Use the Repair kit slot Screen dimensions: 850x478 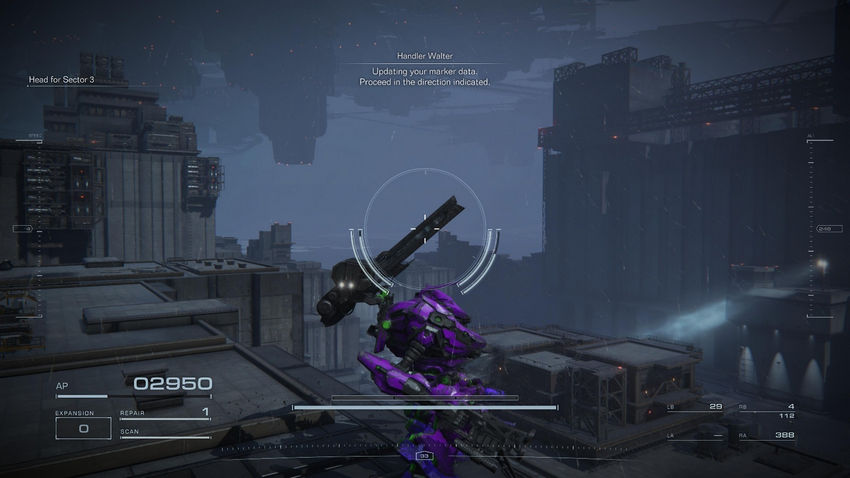[x=165, y=413]
